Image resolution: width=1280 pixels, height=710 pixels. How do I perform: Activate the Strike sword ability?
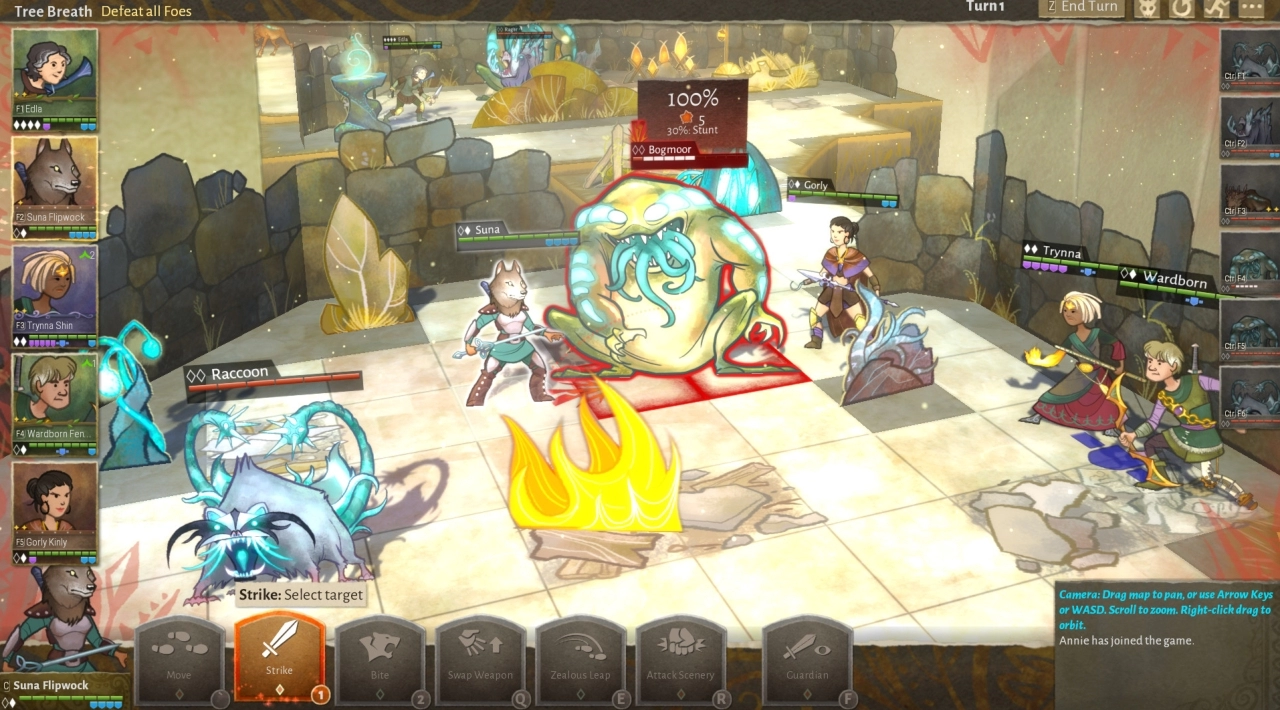tap(279, 655)
